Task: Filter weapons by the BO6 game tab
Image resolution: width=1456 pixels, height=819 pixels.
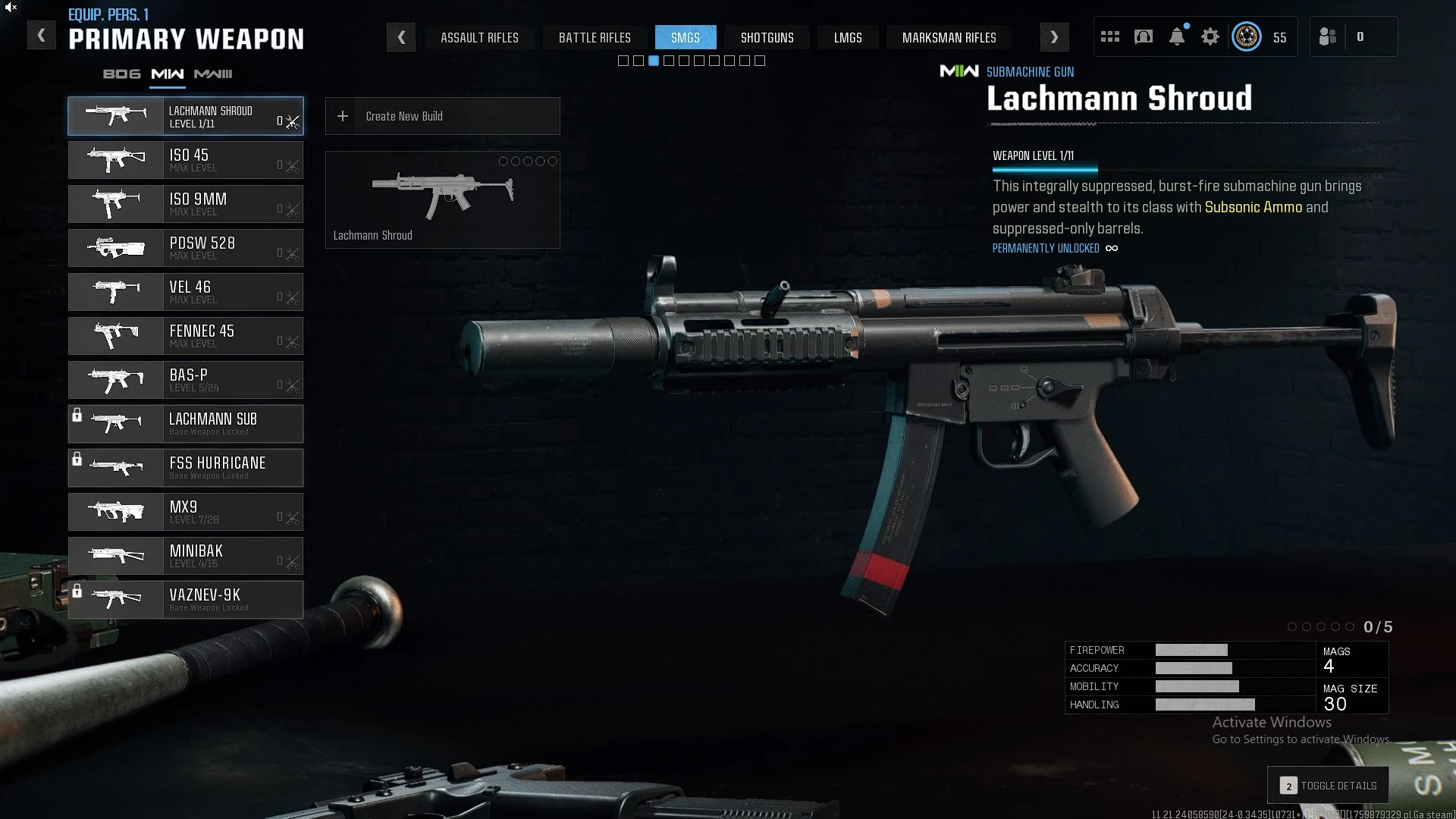Action: [122, 74]
